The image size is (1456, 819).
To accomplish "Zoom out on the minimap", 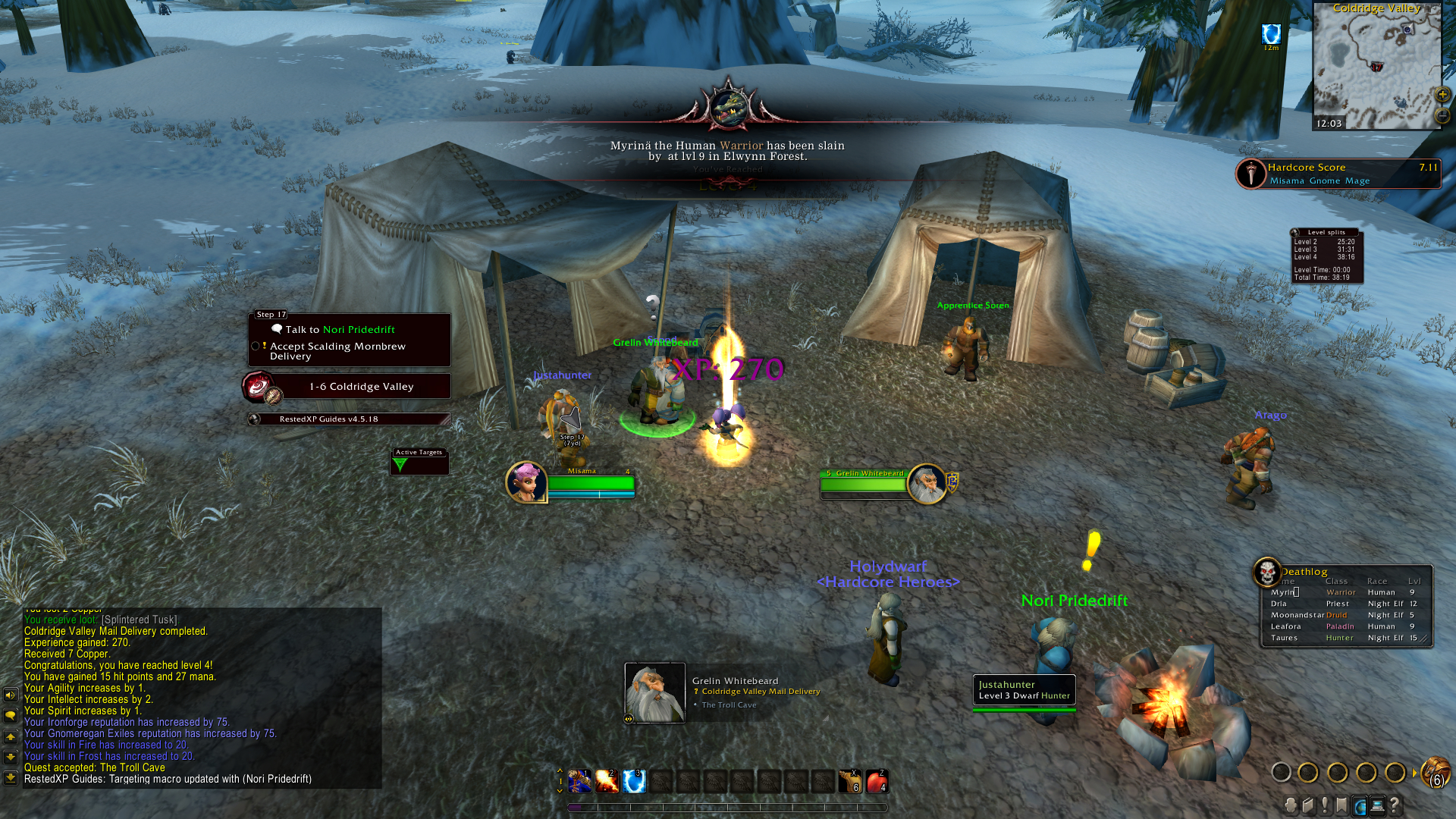I will (1442, 115).
